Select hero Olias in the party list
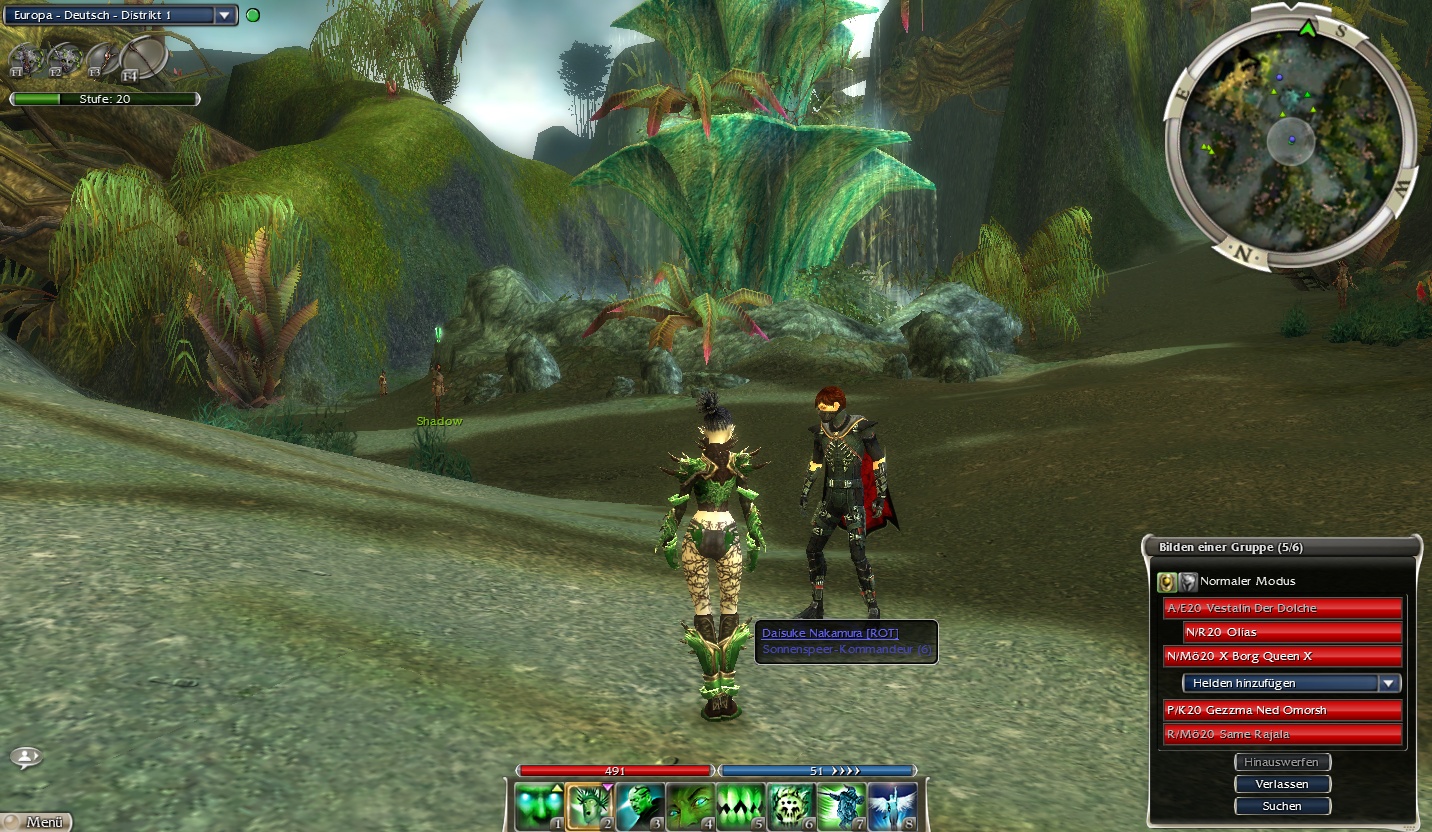This screenshot has height=832, width=1432. [x=1292, y=632]
